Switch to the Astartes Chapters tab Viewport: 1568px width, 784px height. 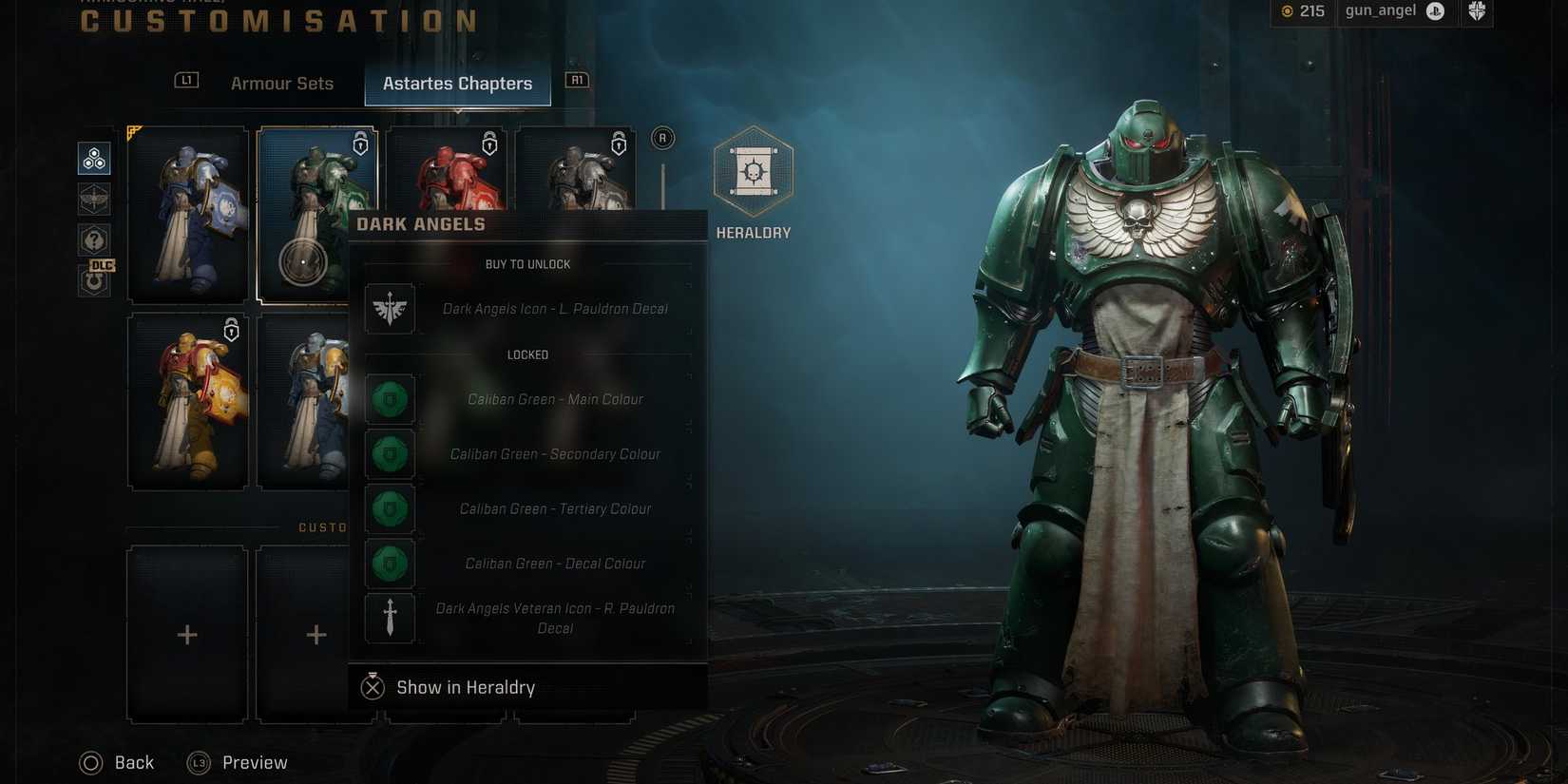[457, 83]
